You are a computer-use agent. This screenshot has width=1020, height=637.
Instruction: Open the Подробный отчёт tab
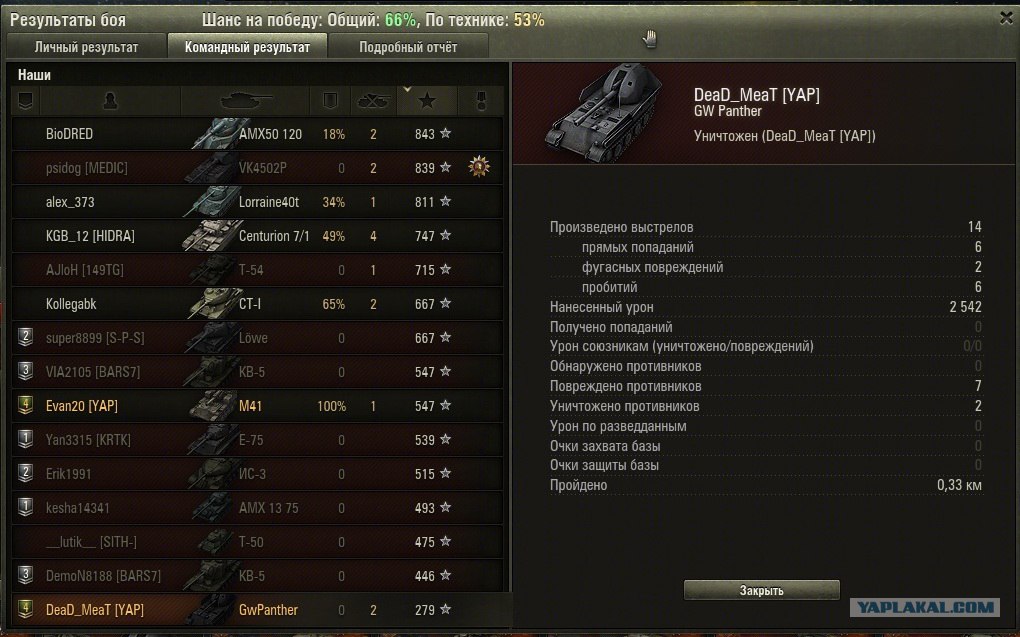pos(408,47)
